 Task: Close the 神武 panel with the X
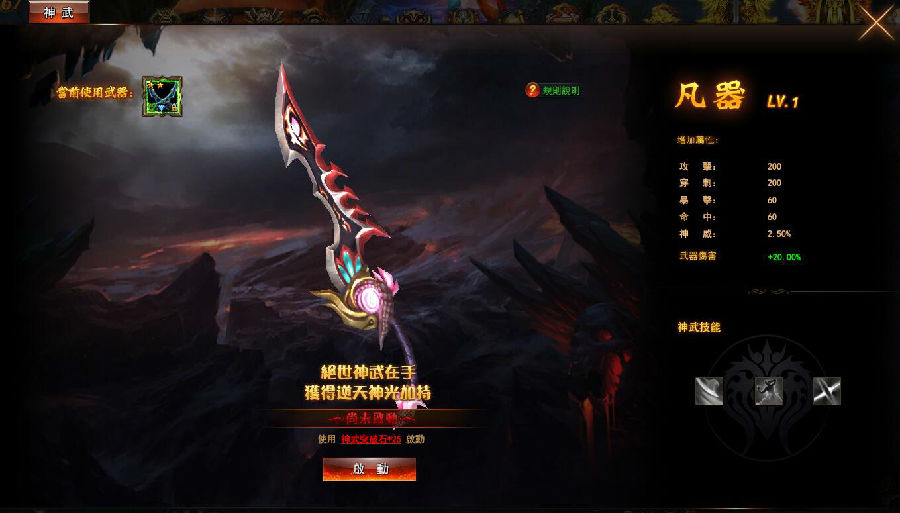click(x=877, y=25)
